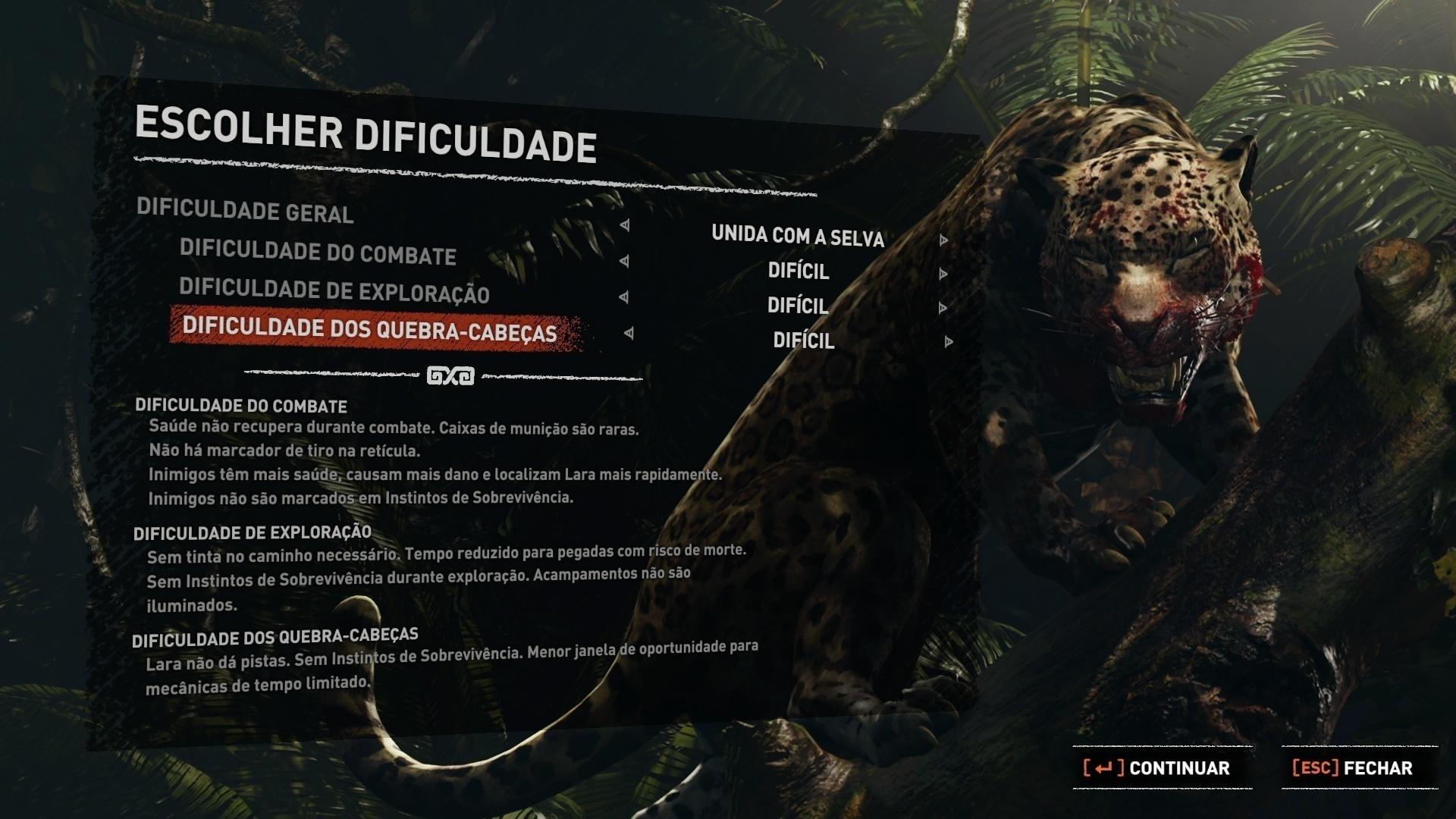This screenshot has height=819, width=1456.
Task: Select the highlighted DIFICULDADE DOS QUEBRA-CABEÇAS option
Action: [371, 331]
